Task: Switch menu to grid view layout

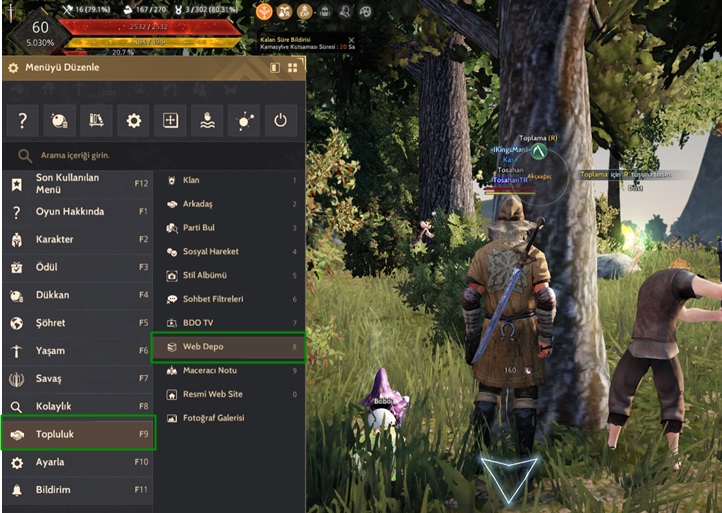Action: pos(292,68)
